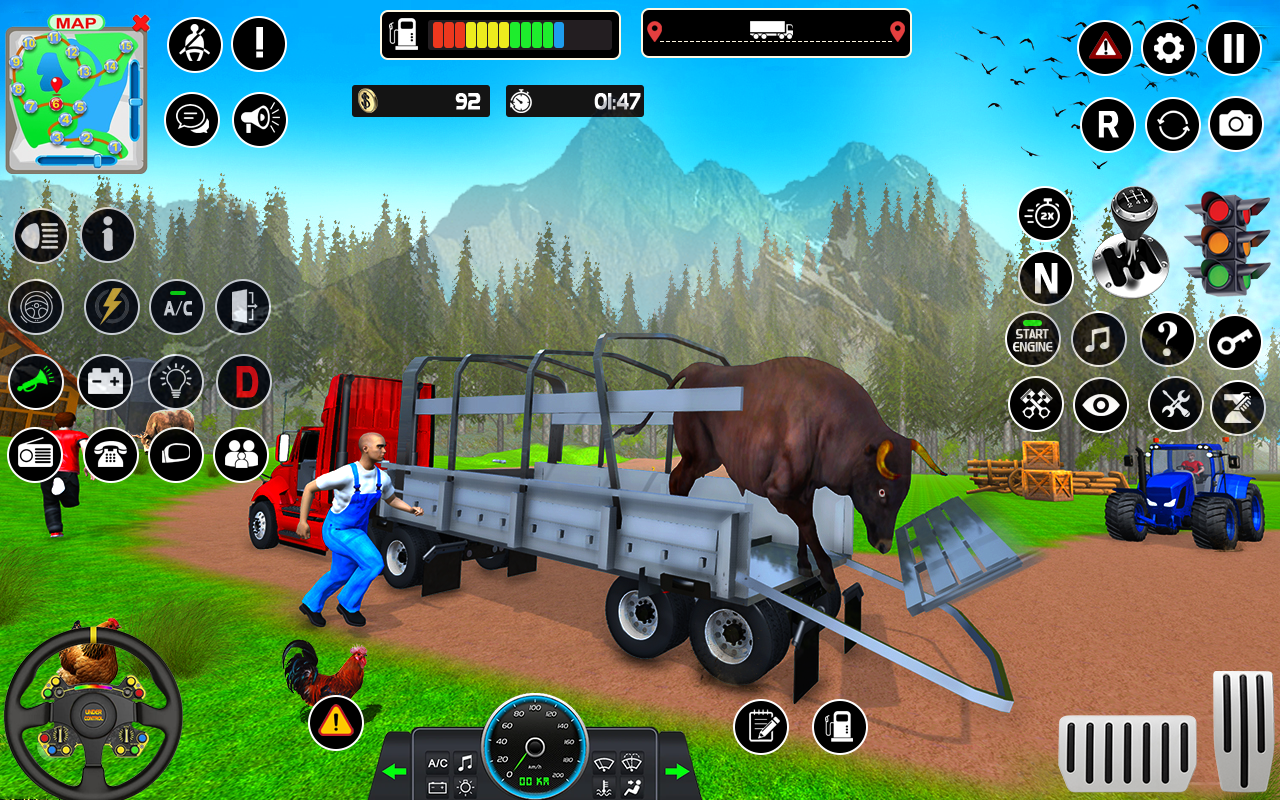Open the settings gear

(x=1168, y=47)
